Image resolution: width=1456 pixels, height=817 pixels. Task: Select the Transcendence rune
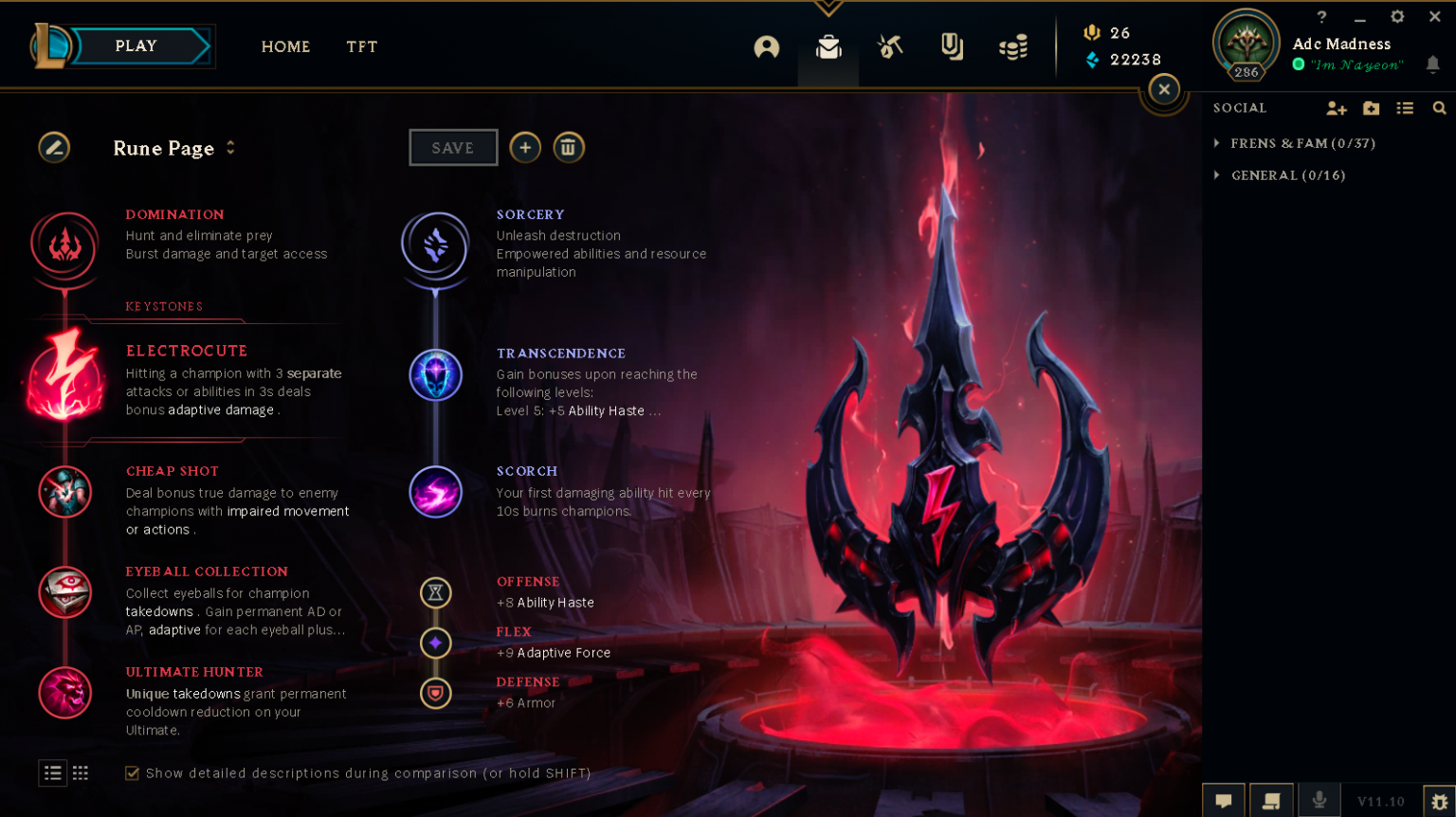[x=435, y=374]
